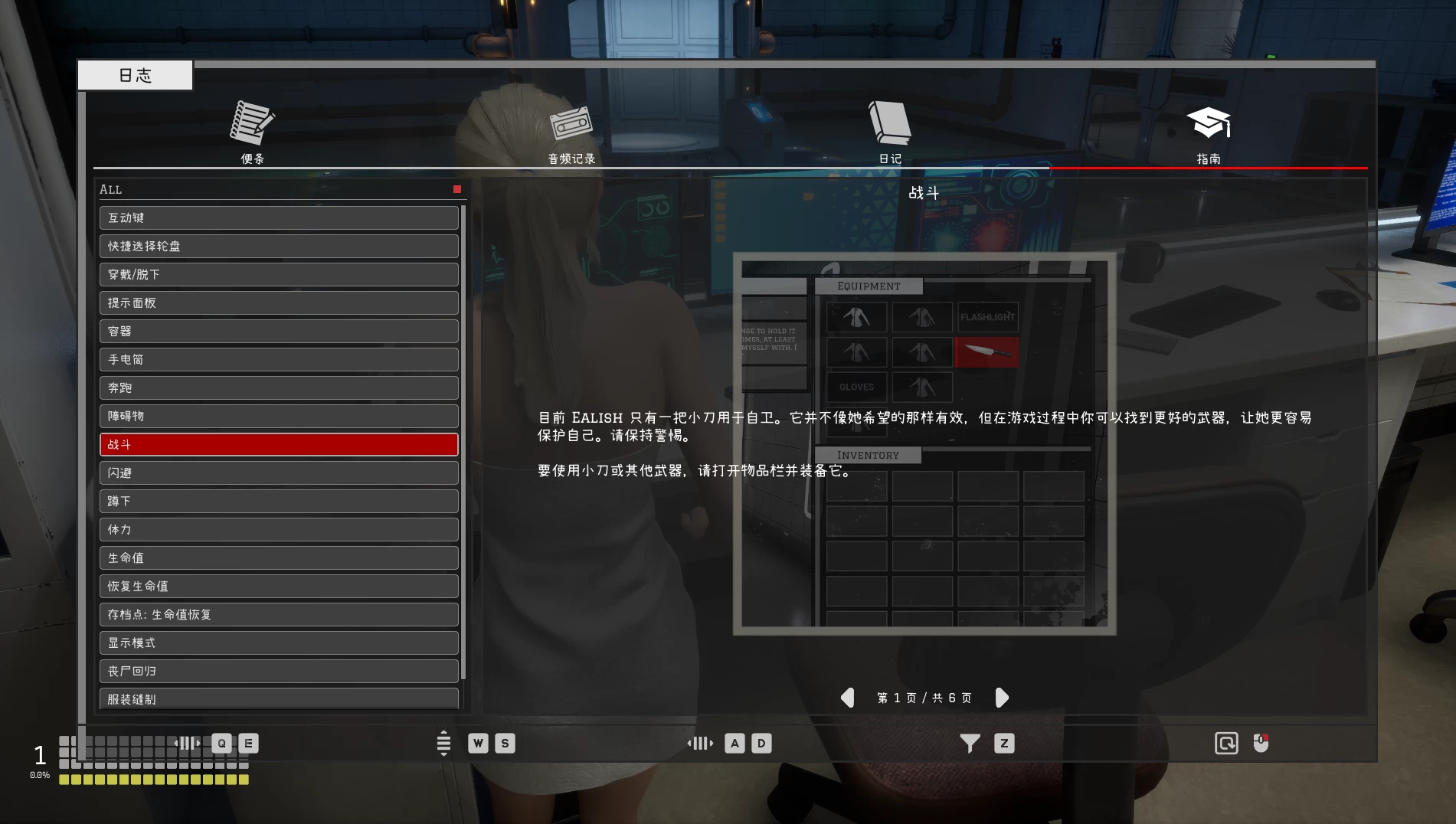Click the mouse button indicator icon

[x=1260, y=743]
